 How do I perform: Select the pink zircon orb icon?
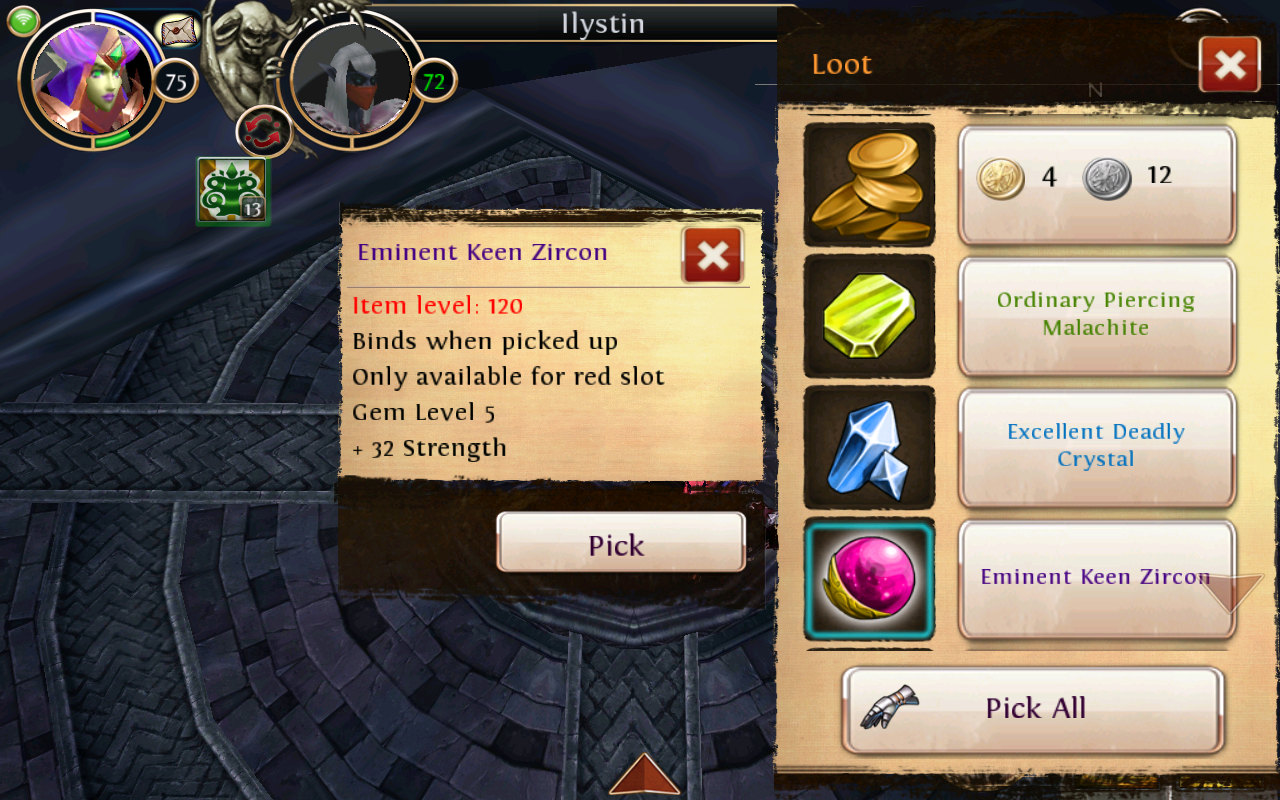pyautogui.click(x=869, y=581)
